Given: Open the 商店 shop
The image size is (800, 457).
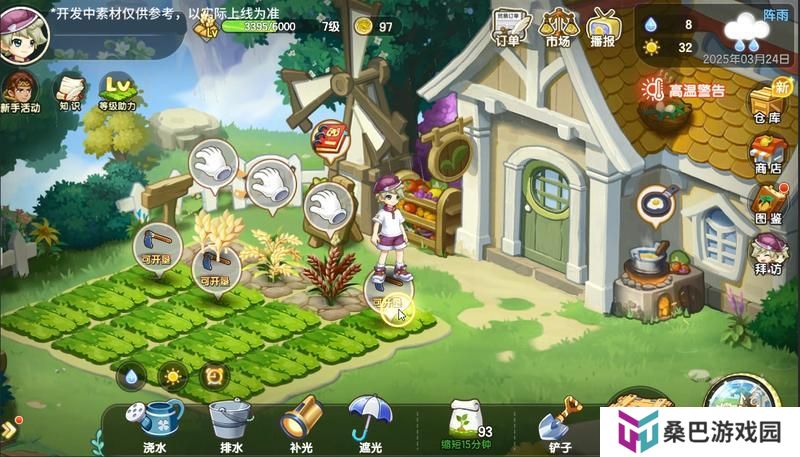Looking at the screenshot, I should tap(767, 153).
